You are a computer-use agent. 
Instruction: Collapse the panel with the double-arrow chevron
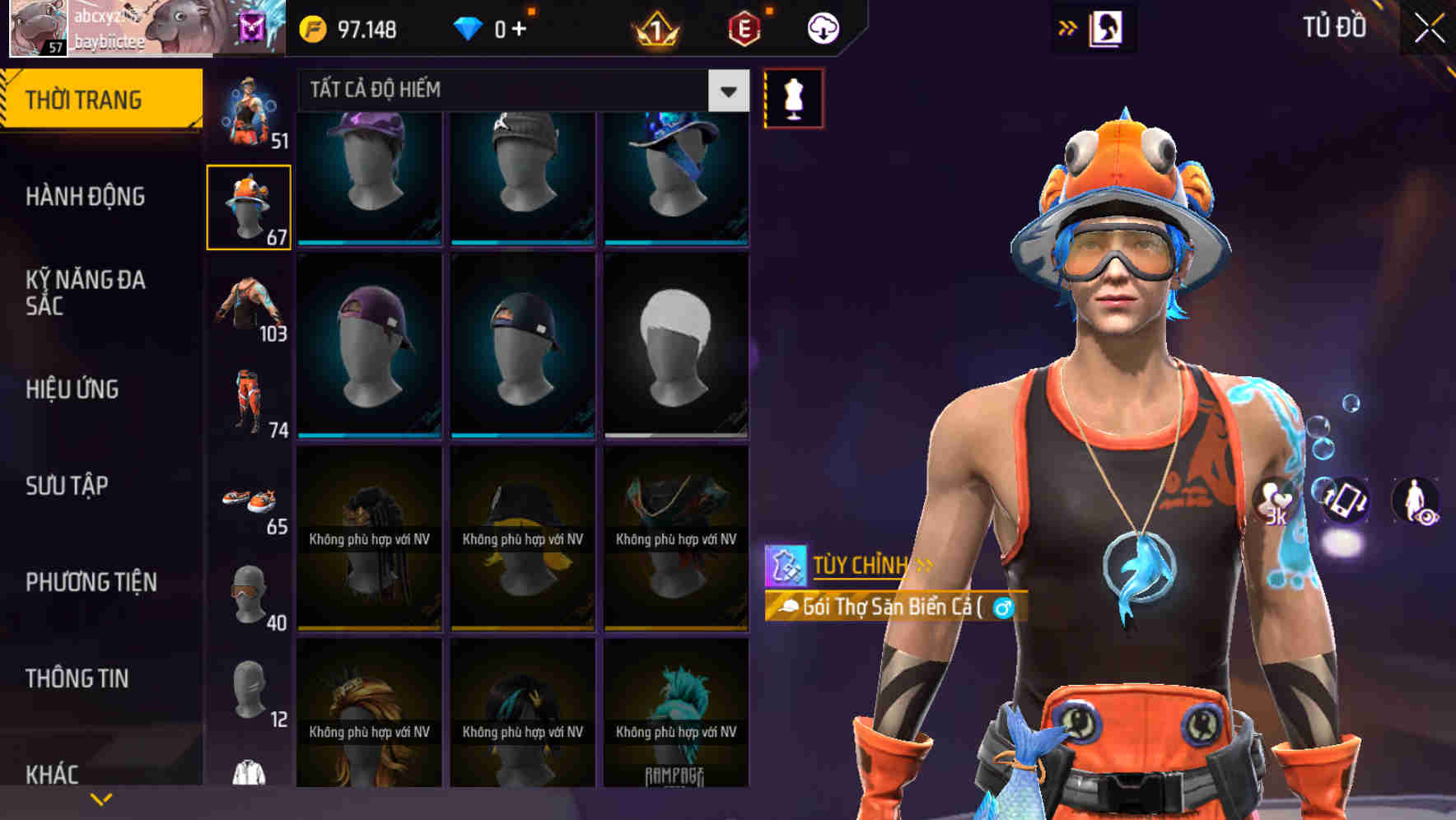1066,26
